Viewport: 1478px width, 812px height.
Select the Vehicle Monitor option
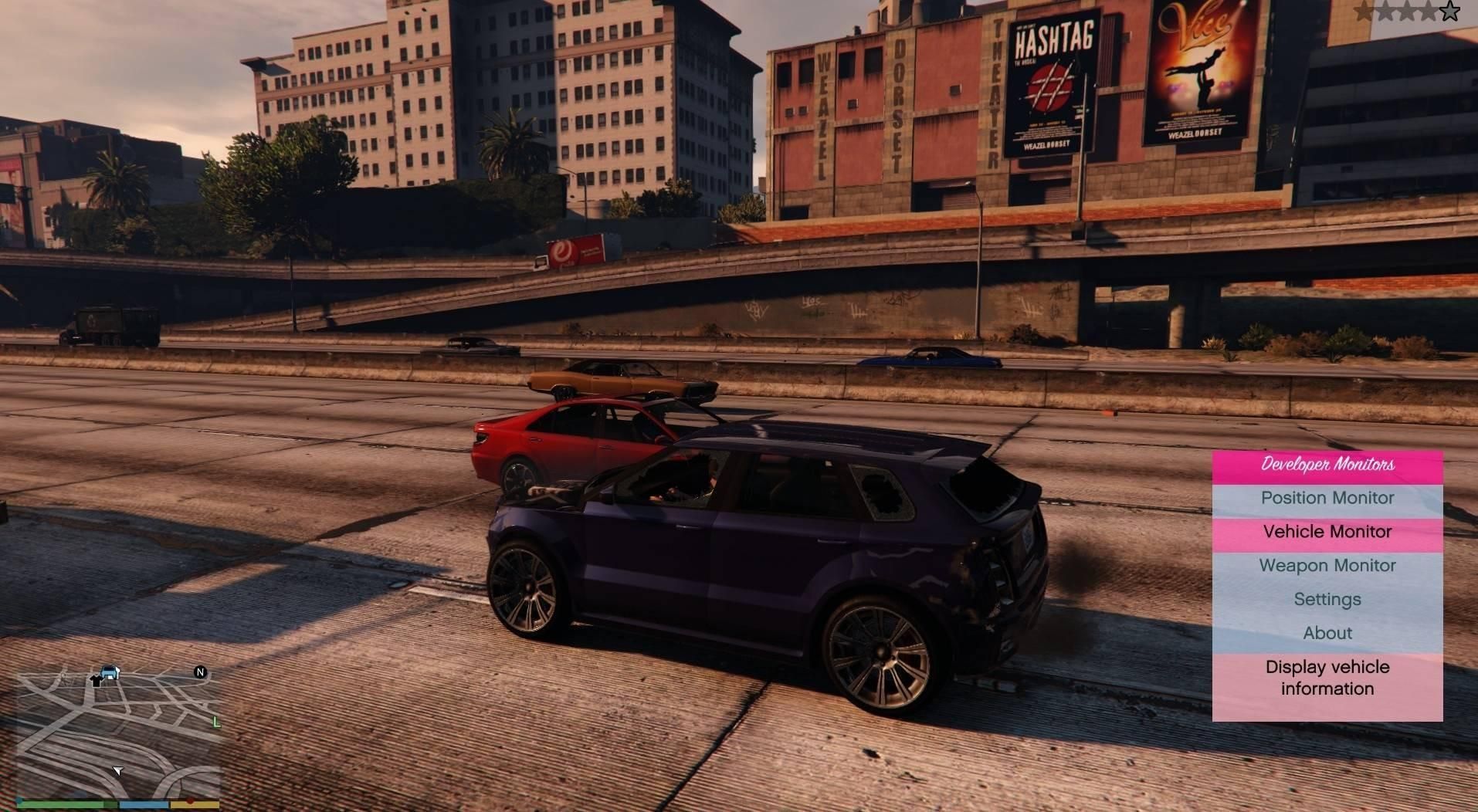pos(1327,533)
